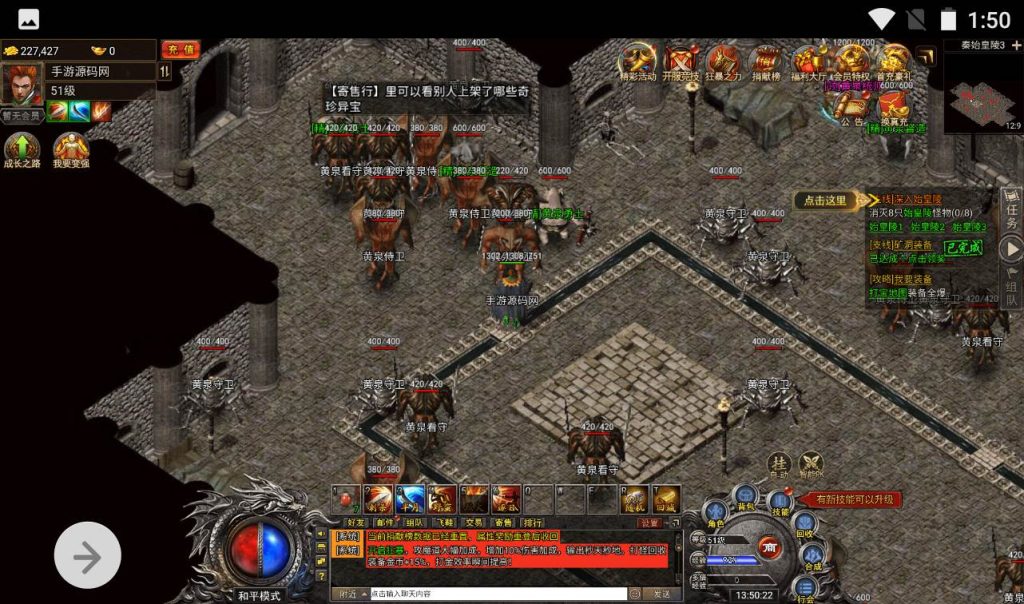The width and height of the screenshot is (1024, 604).
Task: Use the 回城 return-to-town item
Action: (x=666, y=497)
